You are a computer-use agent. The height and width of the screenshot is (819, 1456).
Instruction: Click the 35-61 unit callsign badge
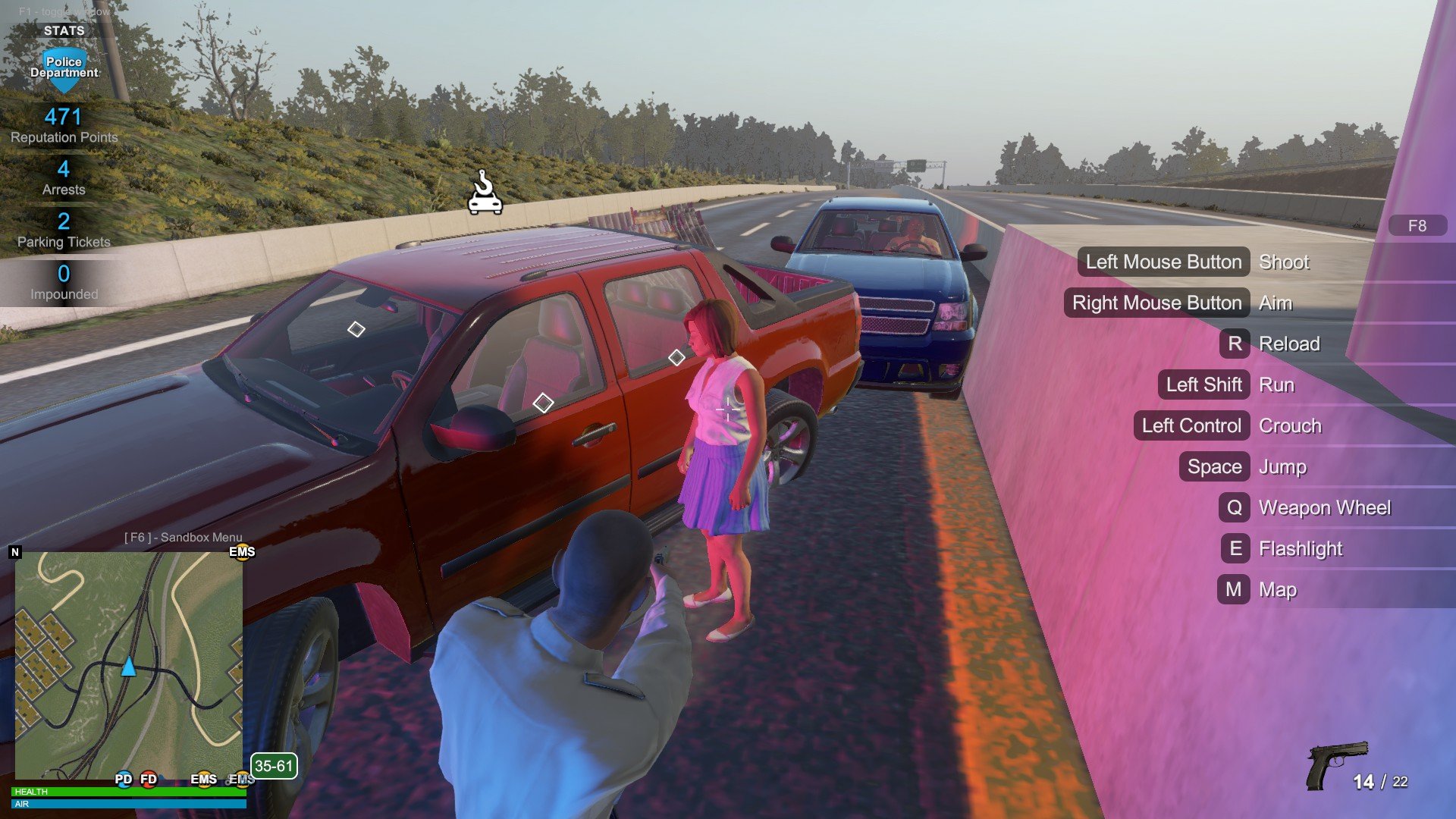(274, 766)
